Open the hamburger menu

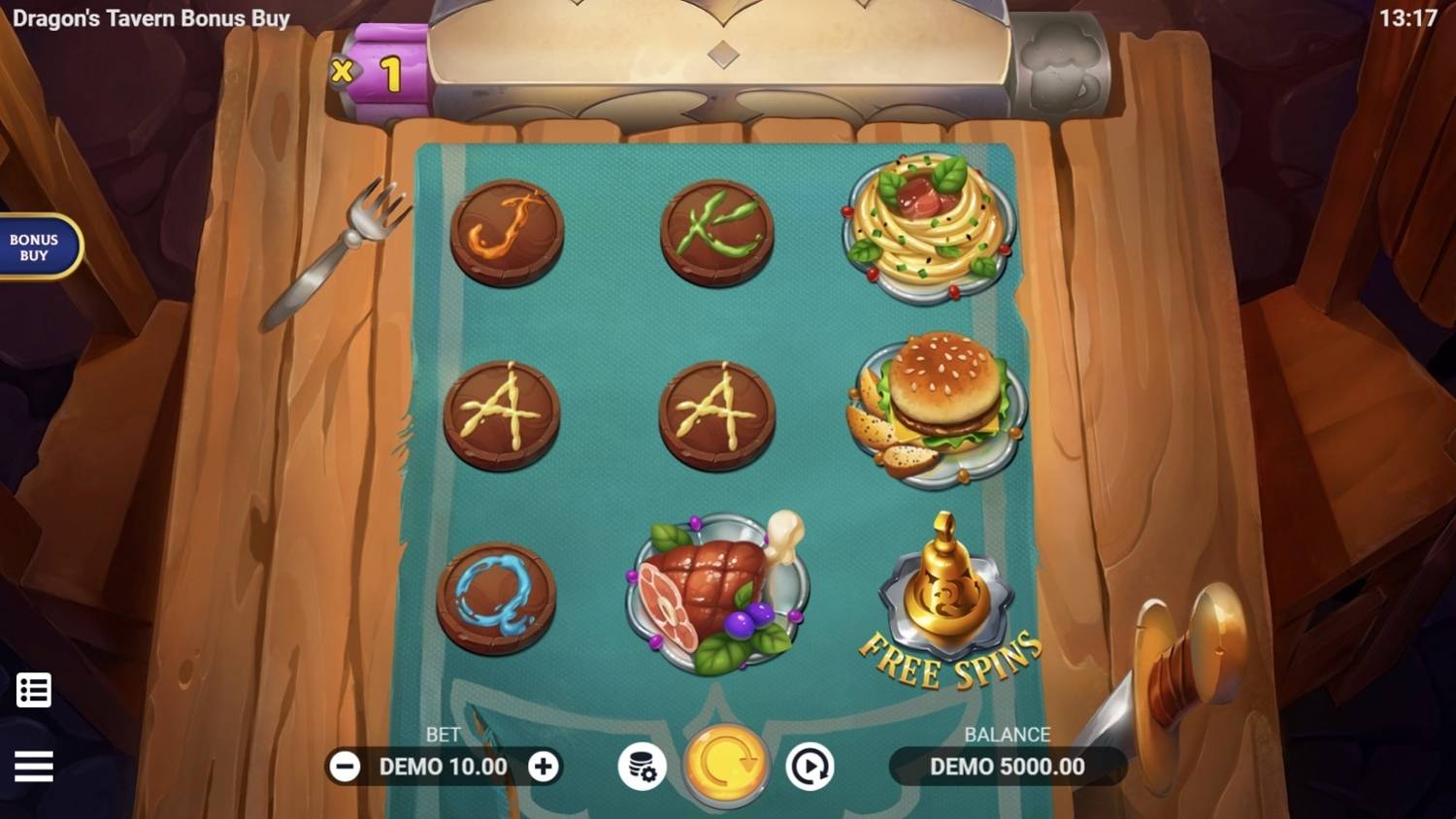coord(35,767)
